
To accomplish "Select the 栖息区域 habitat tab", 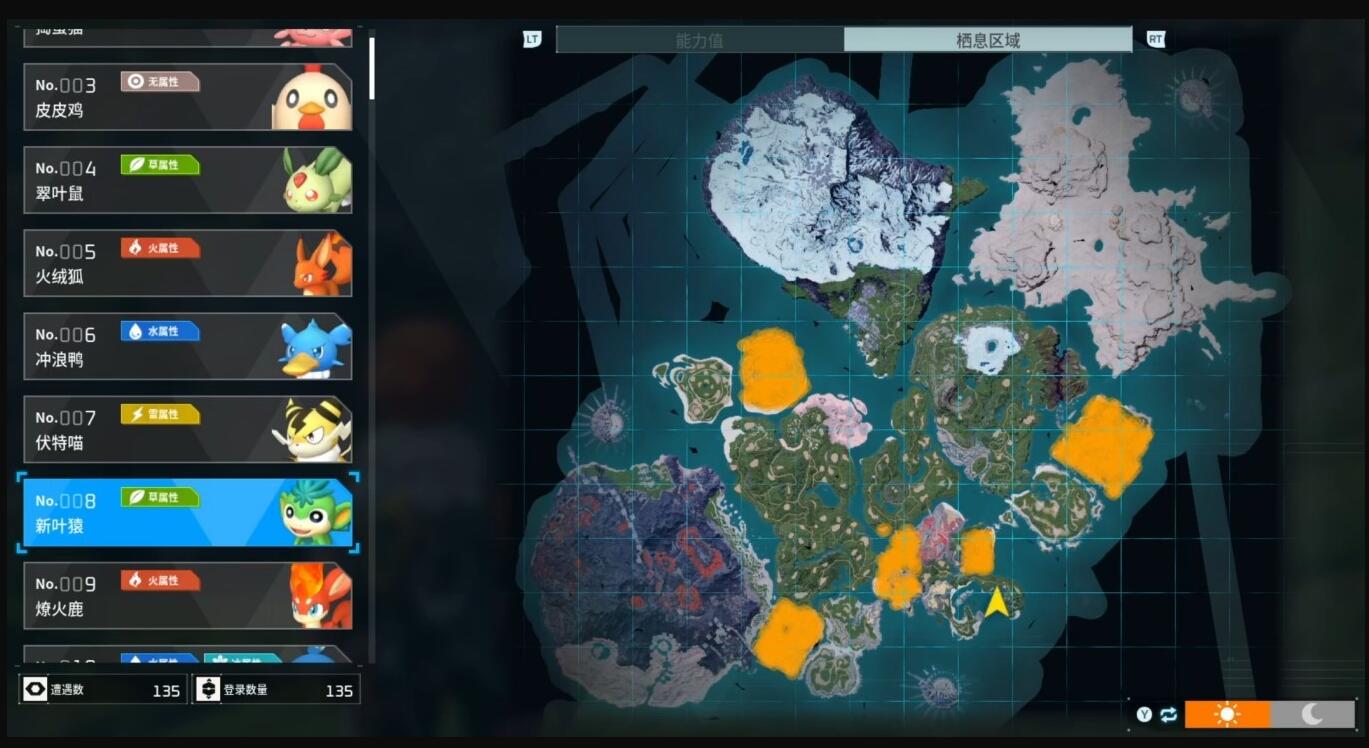I will click(x=987, y=40).
